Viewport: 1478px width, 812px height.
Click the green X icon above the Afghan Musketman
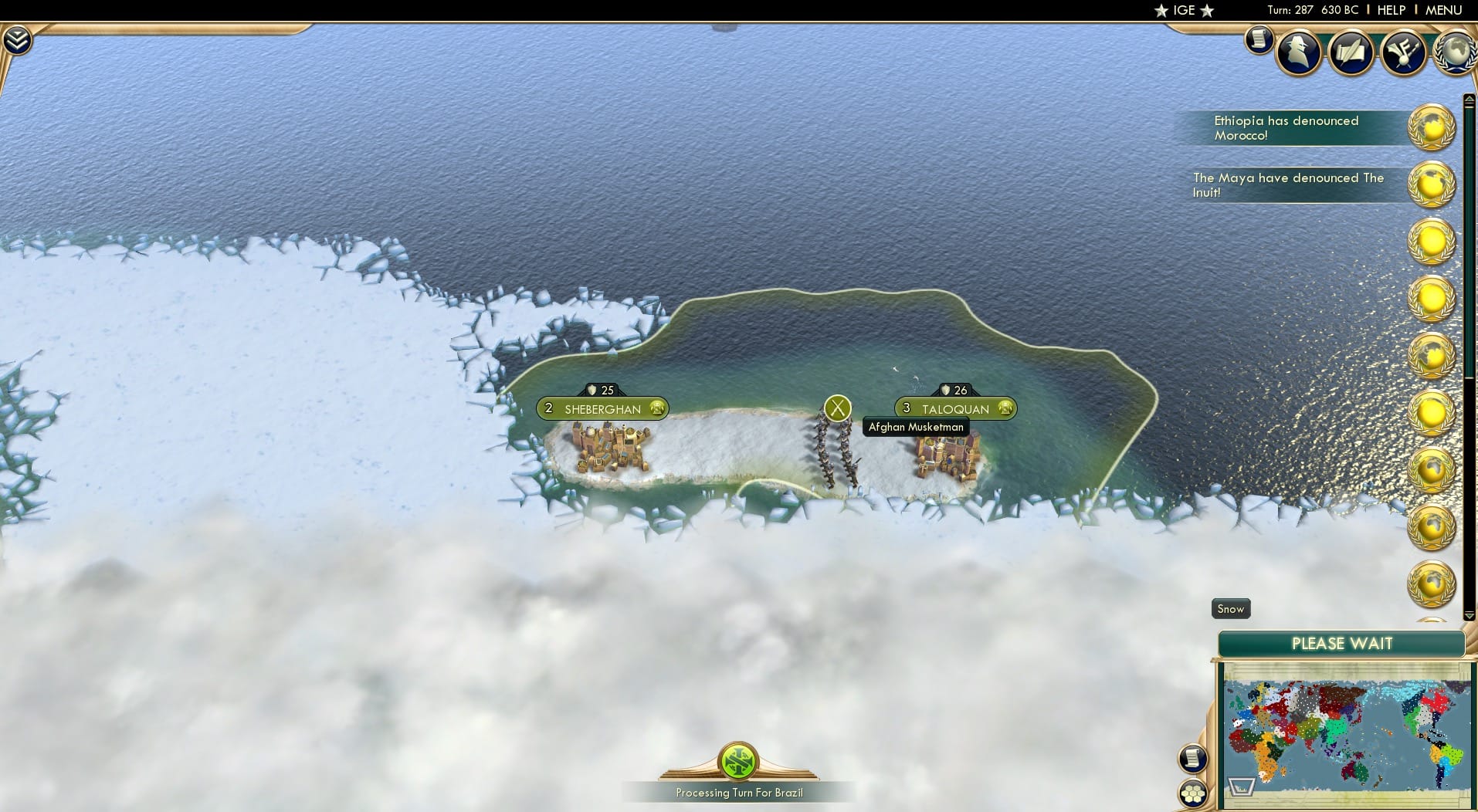(836, 408)
